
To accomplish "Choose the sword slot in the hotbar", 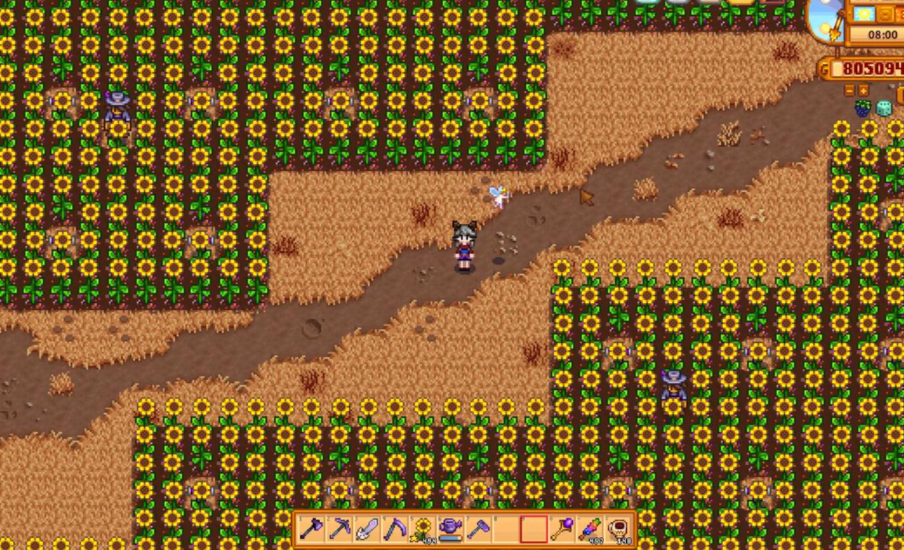I will click(x=367, y=527).
